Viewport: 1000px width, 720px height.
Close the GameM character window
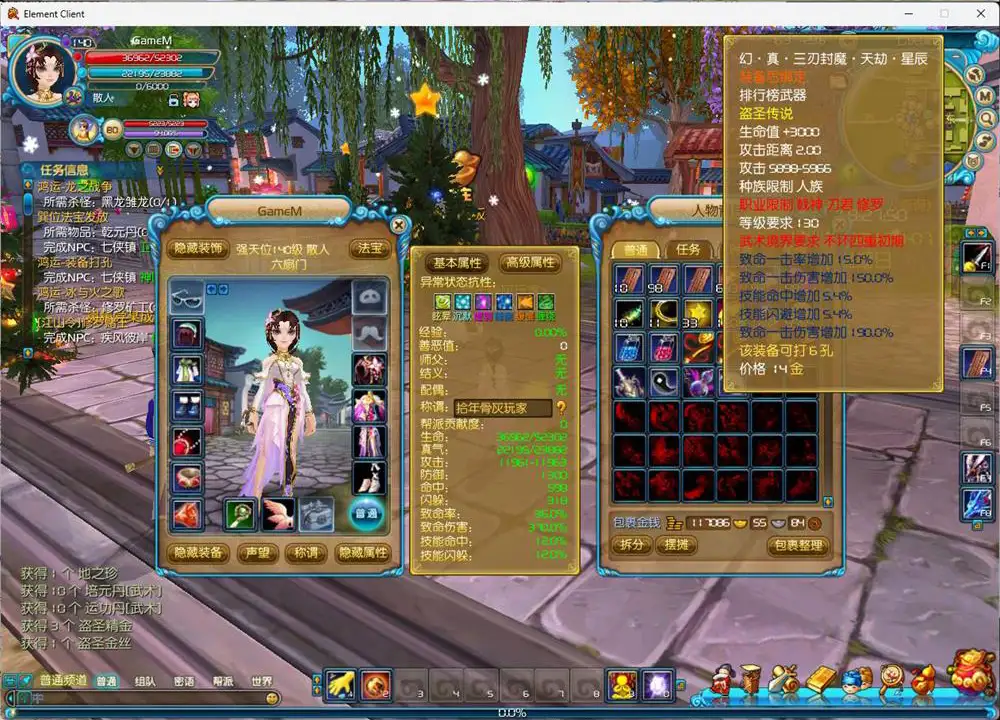(399, 225)
